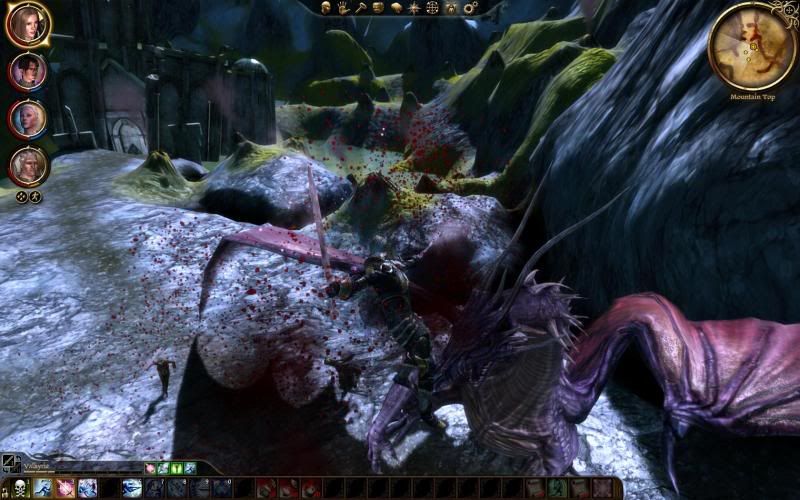Select the bottom party member portrait
The image size is (800, 500).
click(27, 166)
